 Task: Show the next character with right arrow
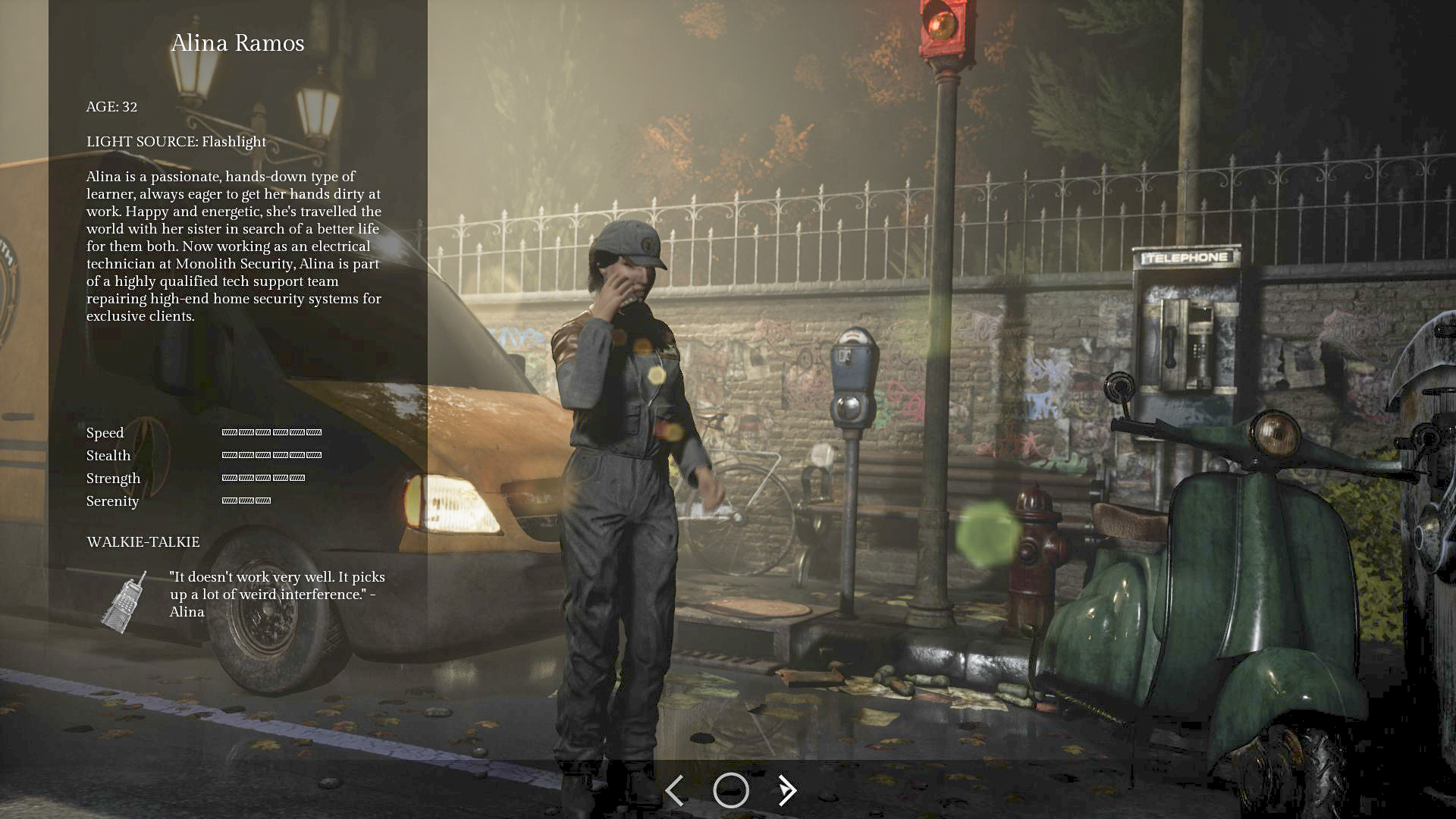click(788, 790)
